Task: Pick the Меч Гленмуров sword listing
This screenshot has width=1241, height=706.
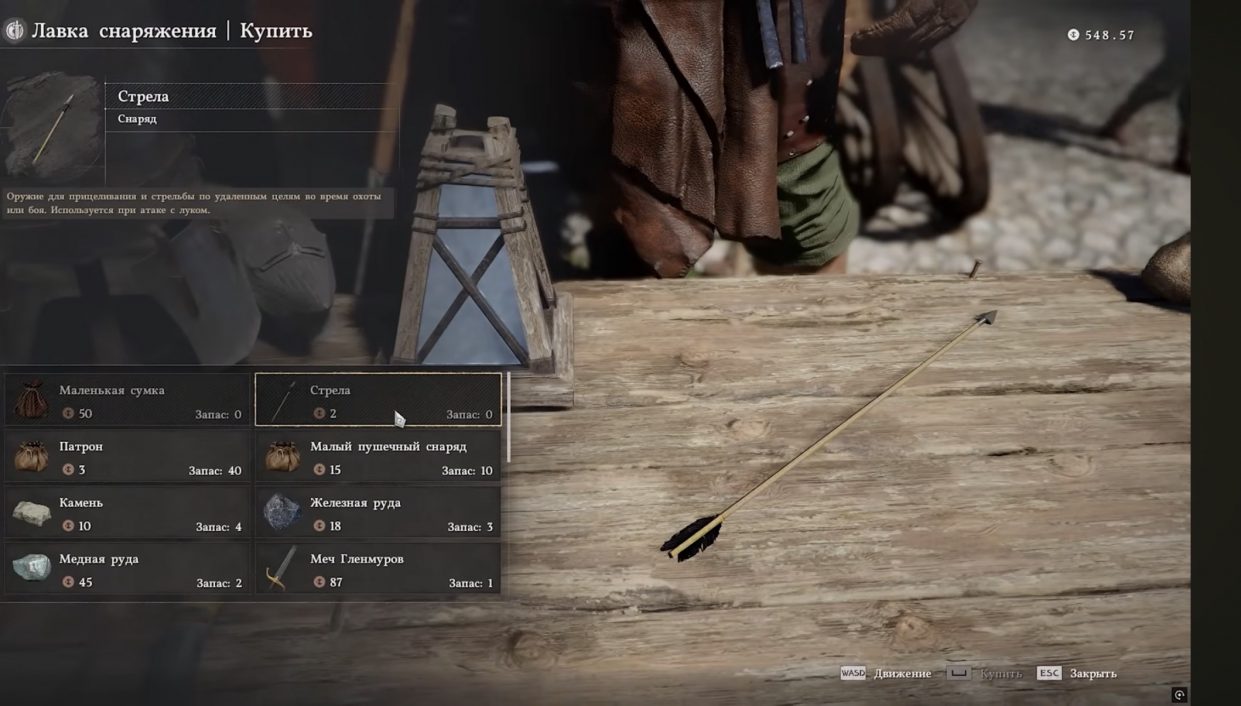Action: [378, 569]
